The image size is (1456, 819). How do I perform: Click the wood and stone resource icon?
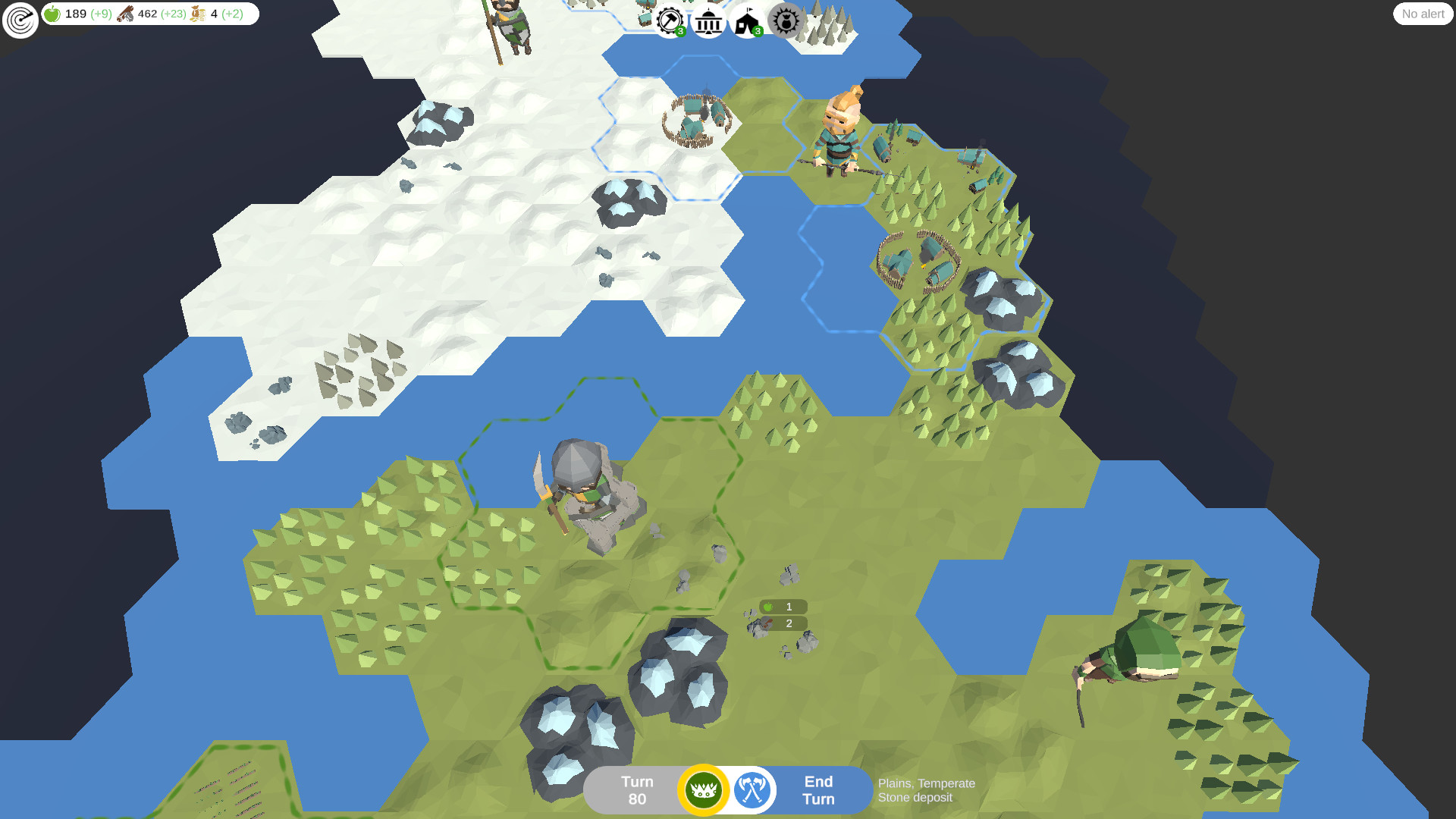coord(125,13)
